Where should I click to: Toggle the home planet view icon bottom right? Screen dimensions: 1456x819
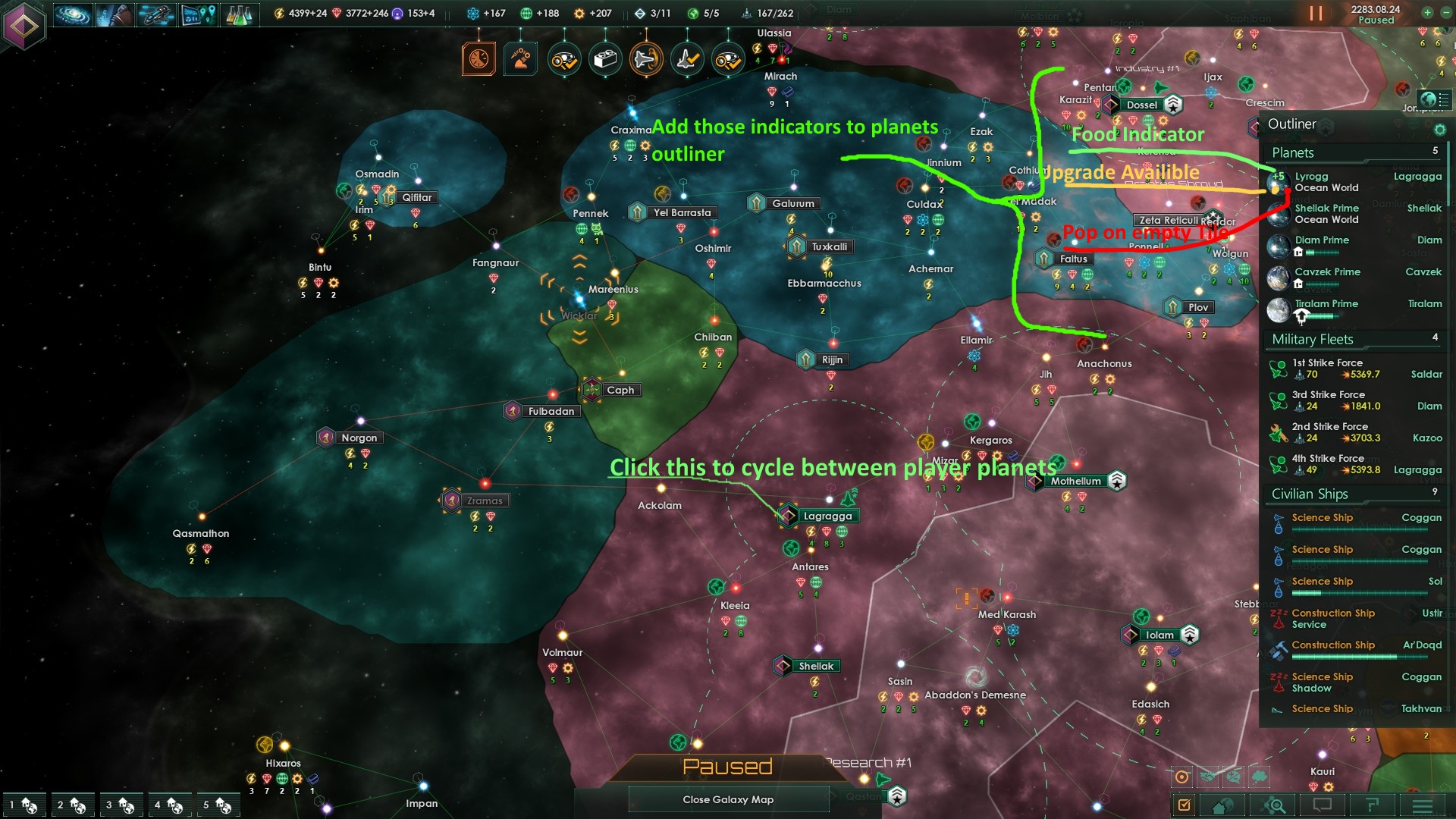pyautogui.click(x=1220, y=805)
